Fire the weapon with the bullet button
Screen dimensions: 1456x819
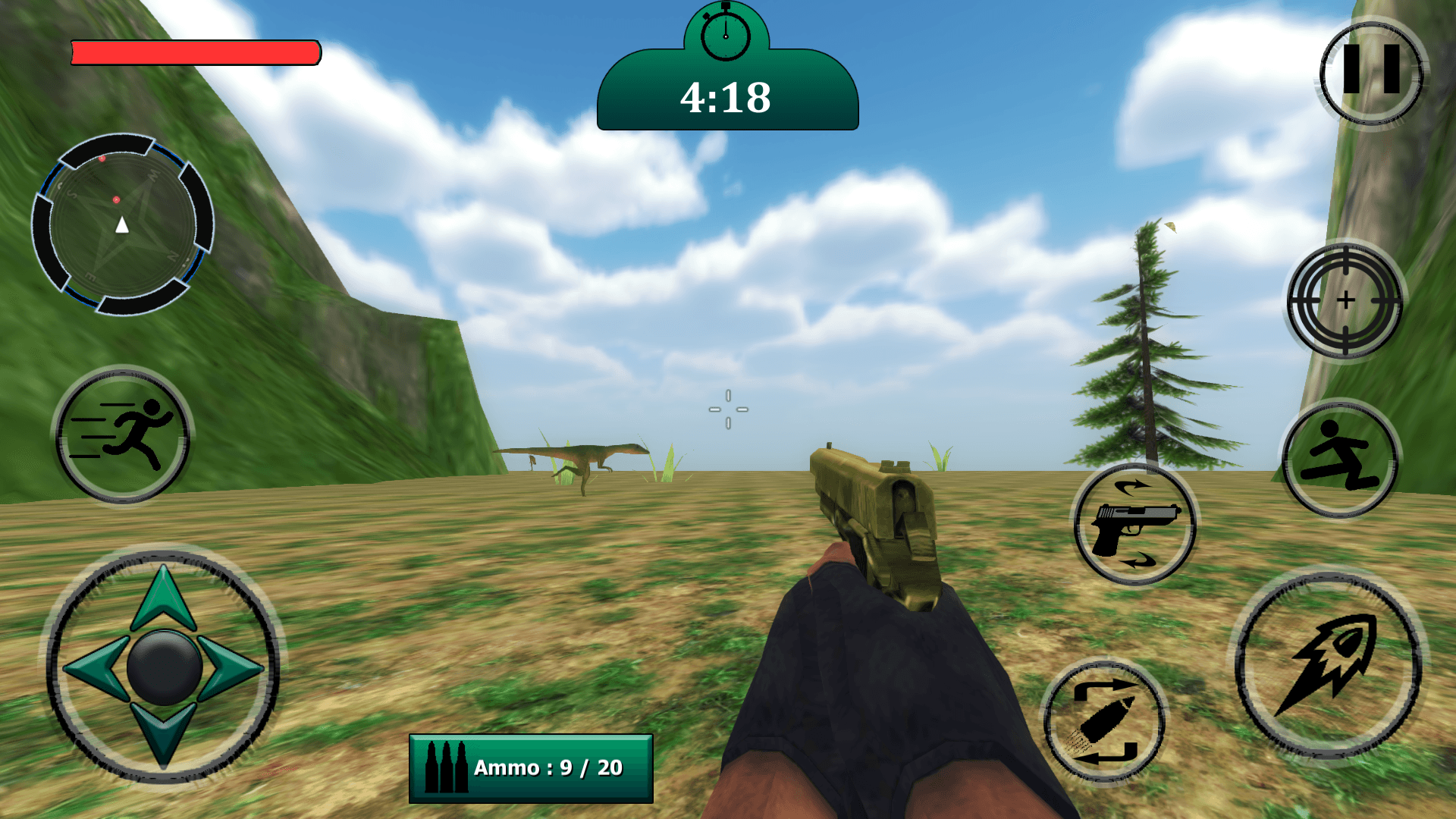point(1329,666)
